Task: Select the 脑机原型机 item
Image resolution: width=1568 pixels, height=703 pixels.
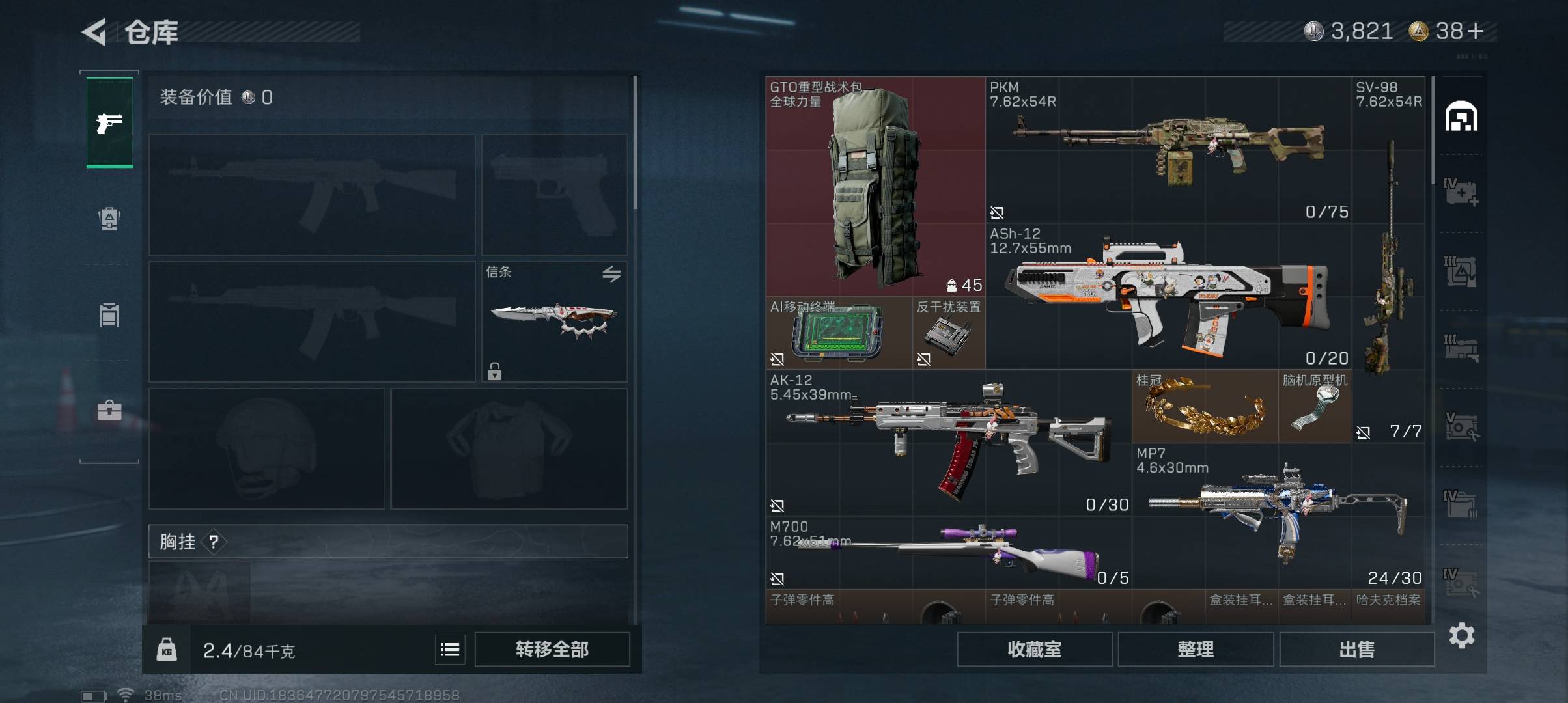Action: tap(1315, 407)
